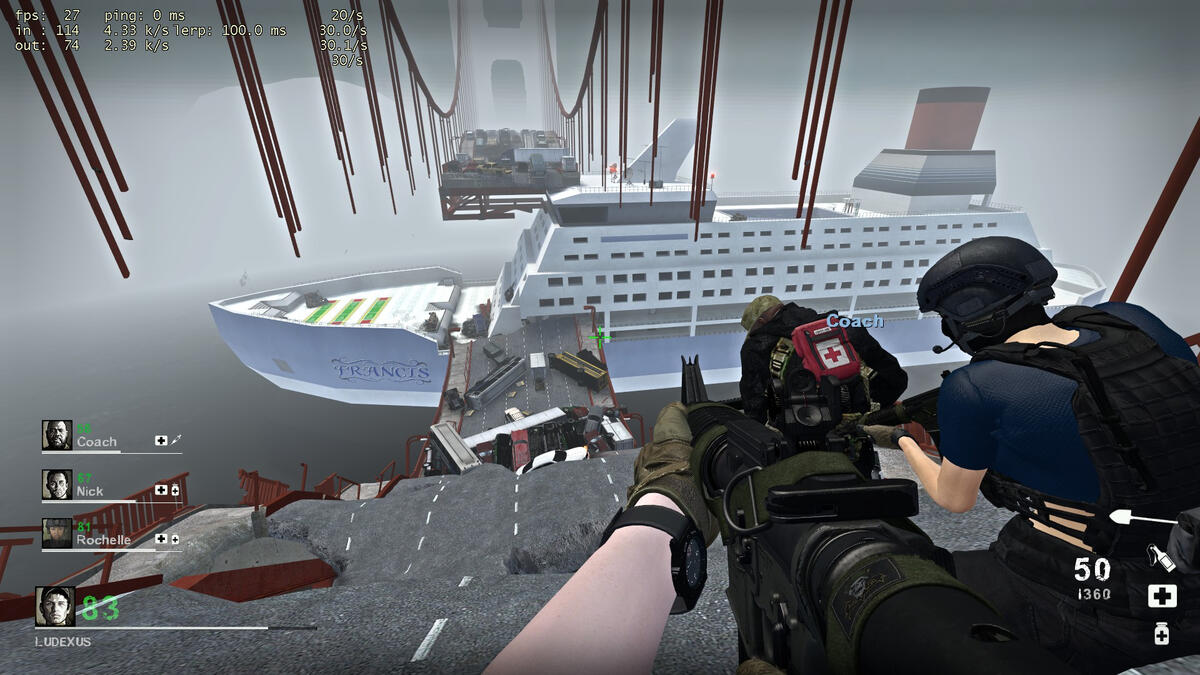
Task: Click Coach's teammate portrait
Action: coord(57,435)
